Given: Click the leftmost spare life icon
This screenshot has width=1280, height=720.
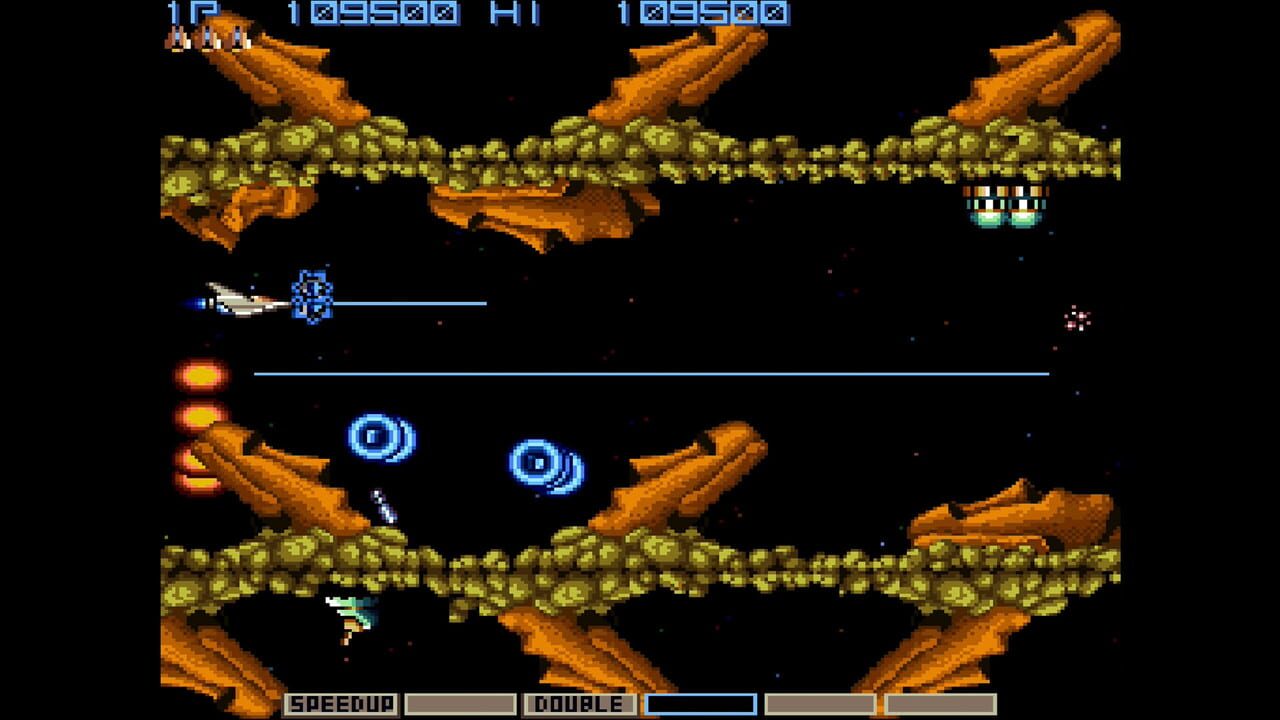Looking at the screenshot, I should click(178, 40).
